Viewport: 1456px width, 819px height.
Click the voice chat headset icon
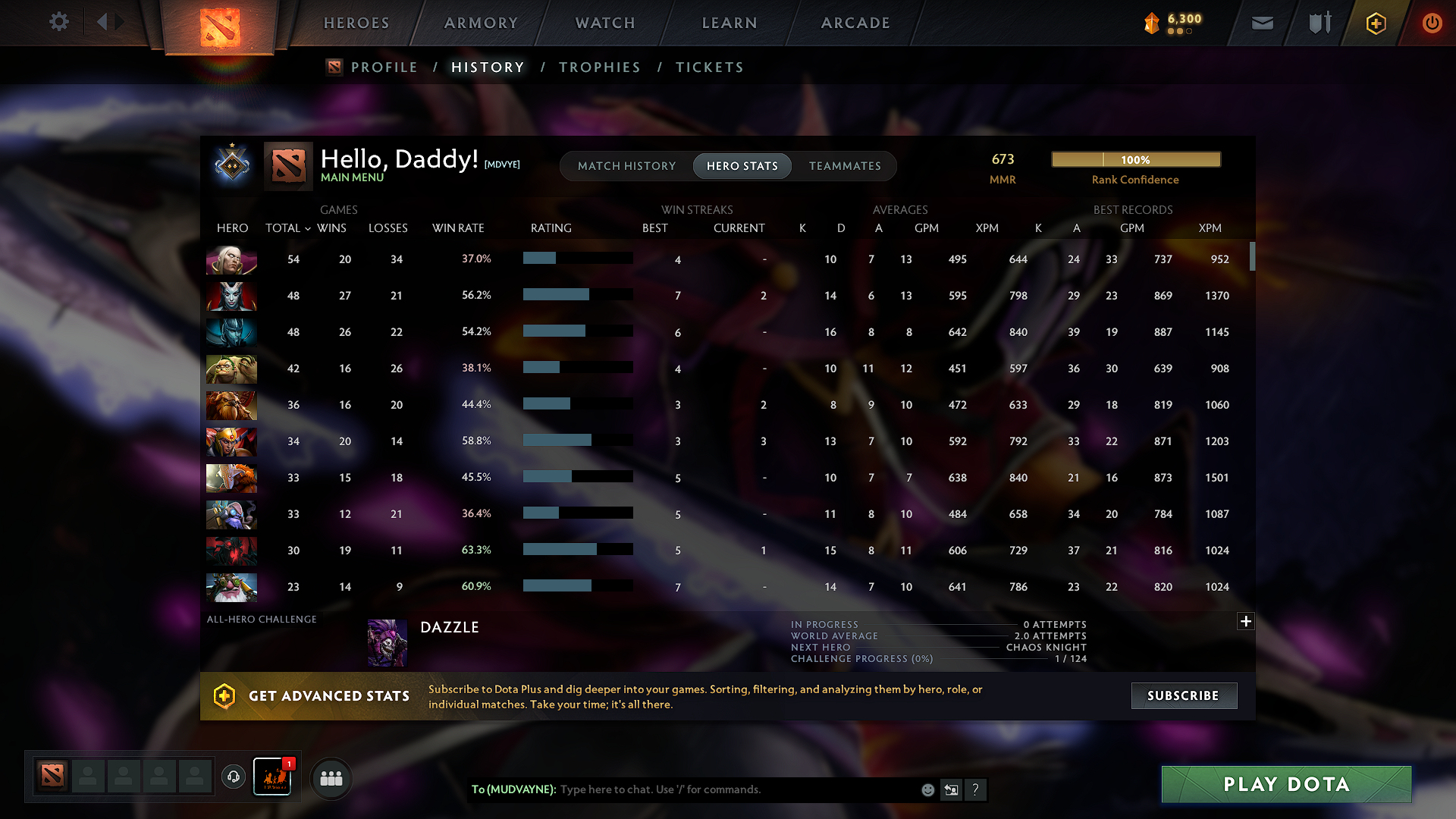pos(233,777)
